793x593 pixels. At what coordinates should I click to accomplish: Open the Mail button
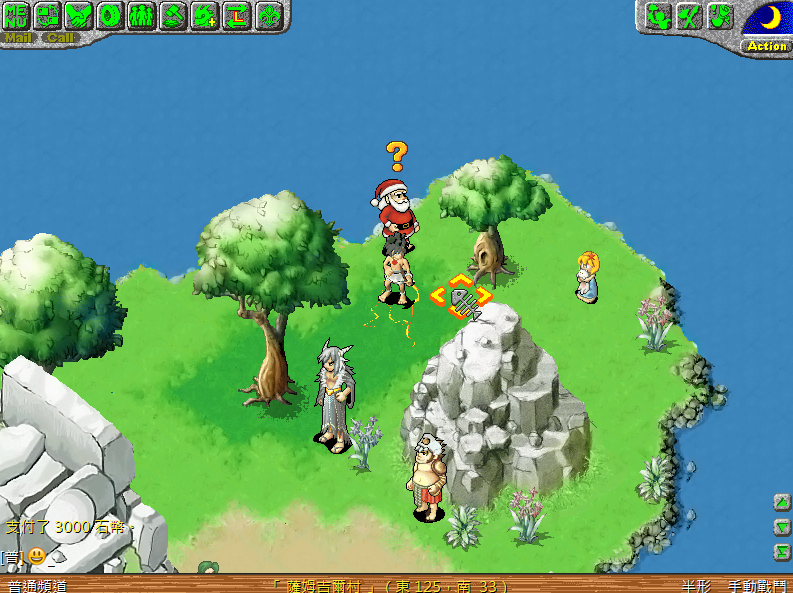(19, 38)
